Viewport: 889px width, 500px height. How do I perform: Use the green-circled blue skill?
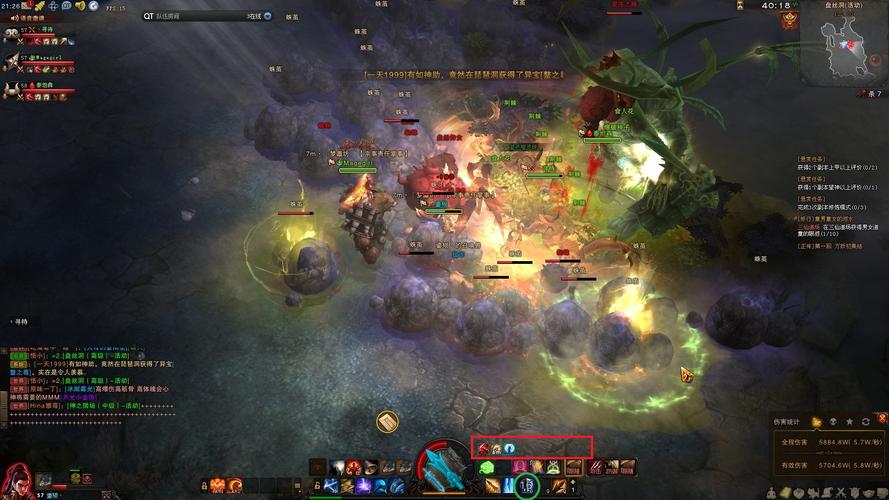point(528,486)
